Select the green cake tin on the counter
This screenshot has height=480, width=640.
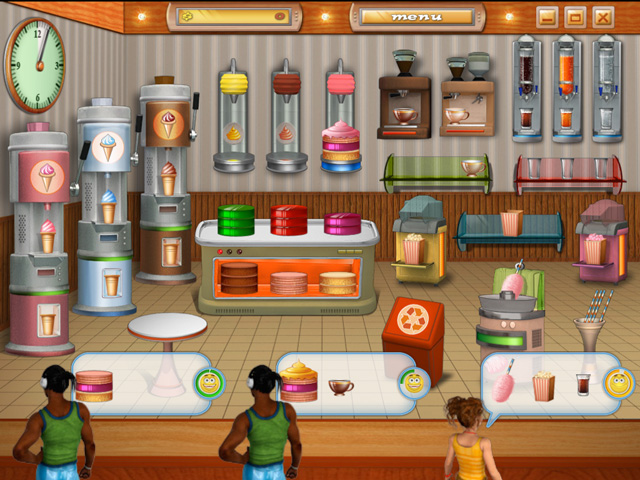238,220
